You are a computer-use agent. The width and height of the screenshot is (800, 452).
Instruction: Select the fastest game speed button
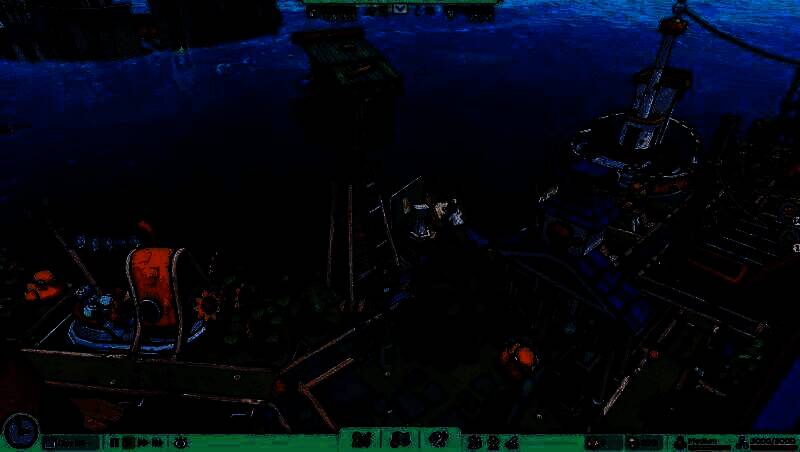point(157,442)
